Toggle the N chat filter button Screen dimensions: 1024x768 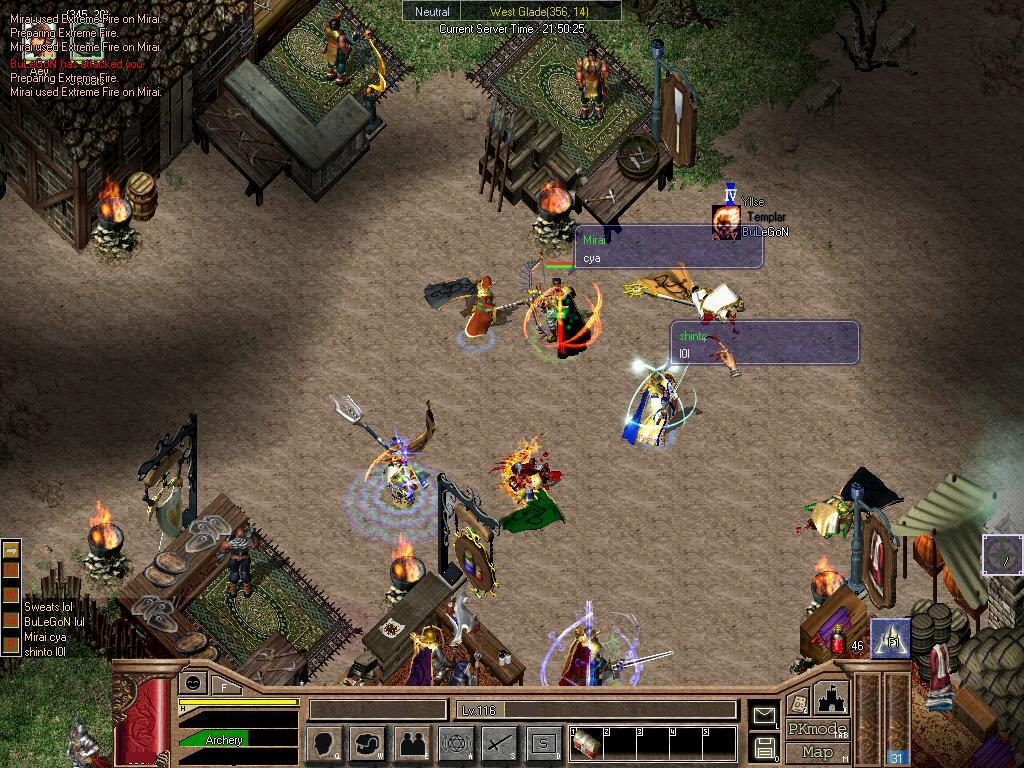11,569
